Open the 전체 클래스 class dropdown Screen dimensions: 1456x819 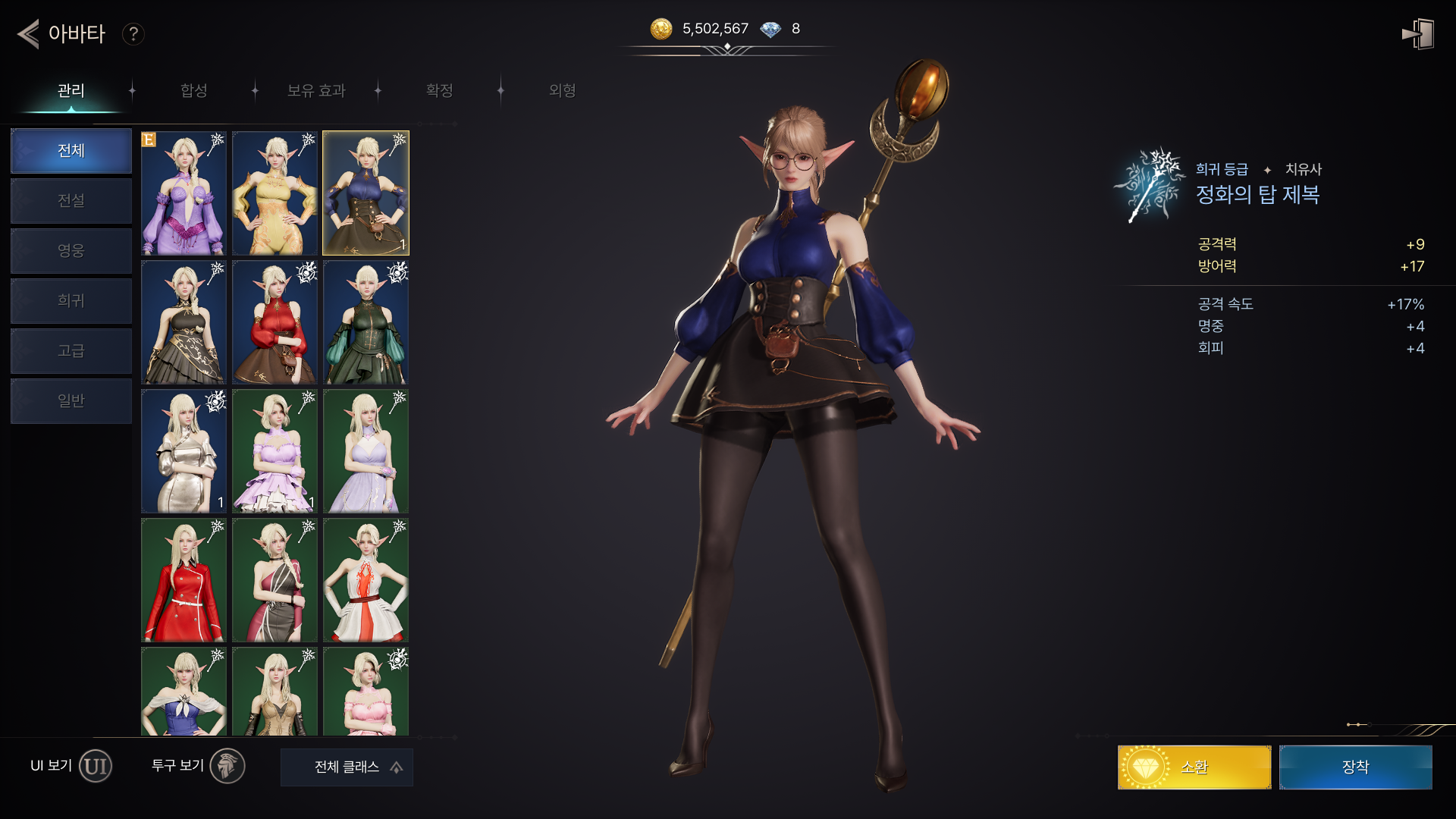347,767
